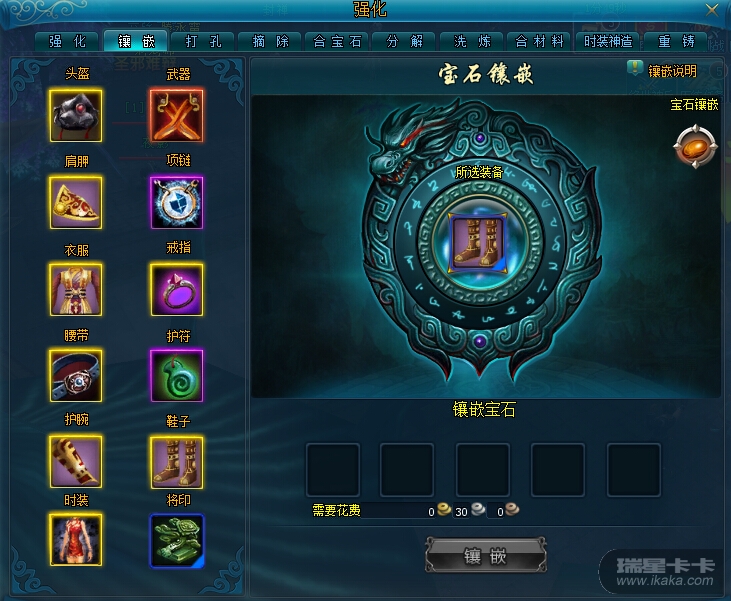The height and width of the screenshot is (601, 731).
Task: Go to the 合宝石 gem combining tab
Action: pyautogui.click(x=339, y=42)
